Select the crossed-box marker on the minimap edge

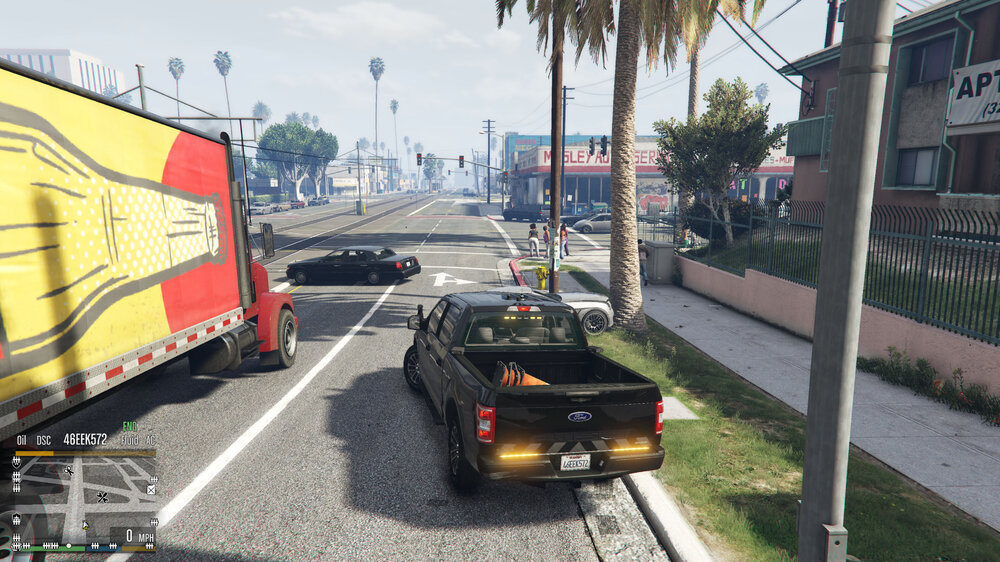(151, 490)
